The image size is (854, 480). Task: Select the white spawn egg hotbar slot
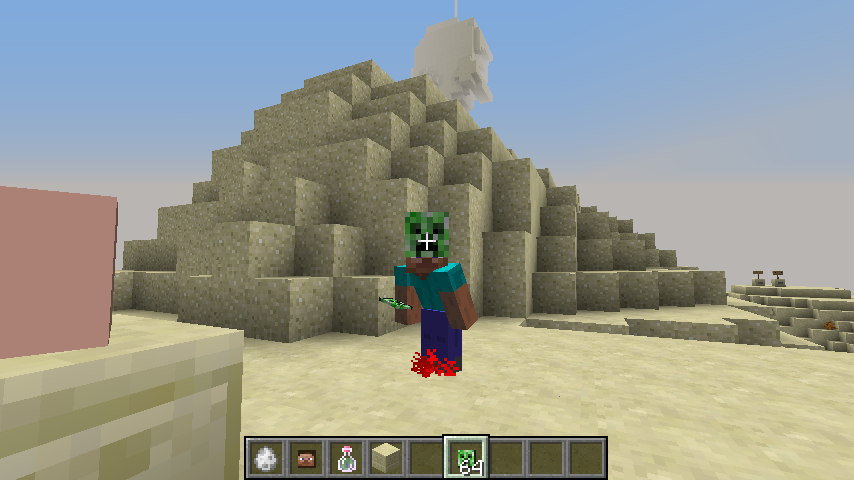[266, 458]
